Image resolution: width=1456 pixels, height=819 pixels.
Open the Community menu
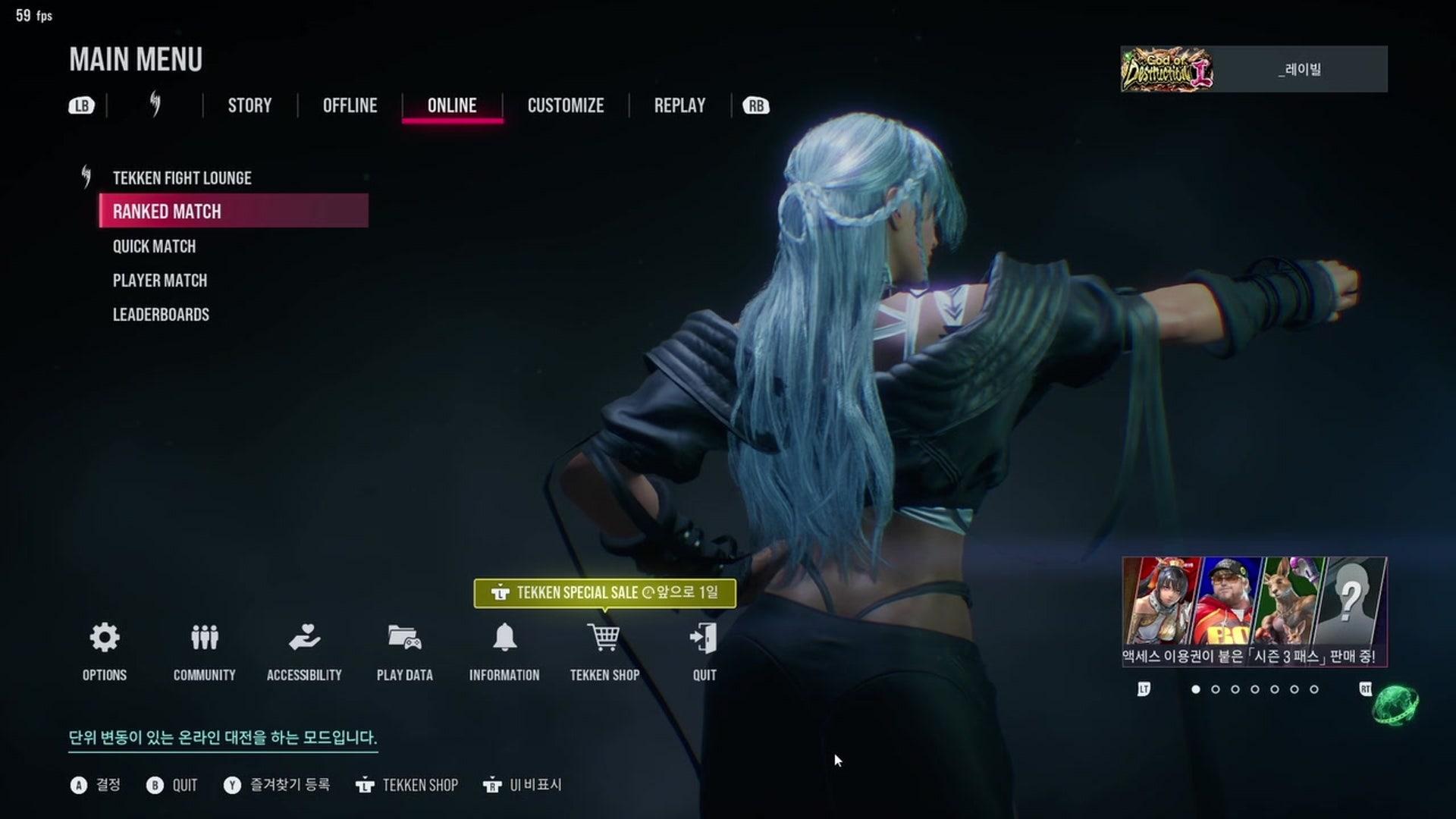click(204, 639)
